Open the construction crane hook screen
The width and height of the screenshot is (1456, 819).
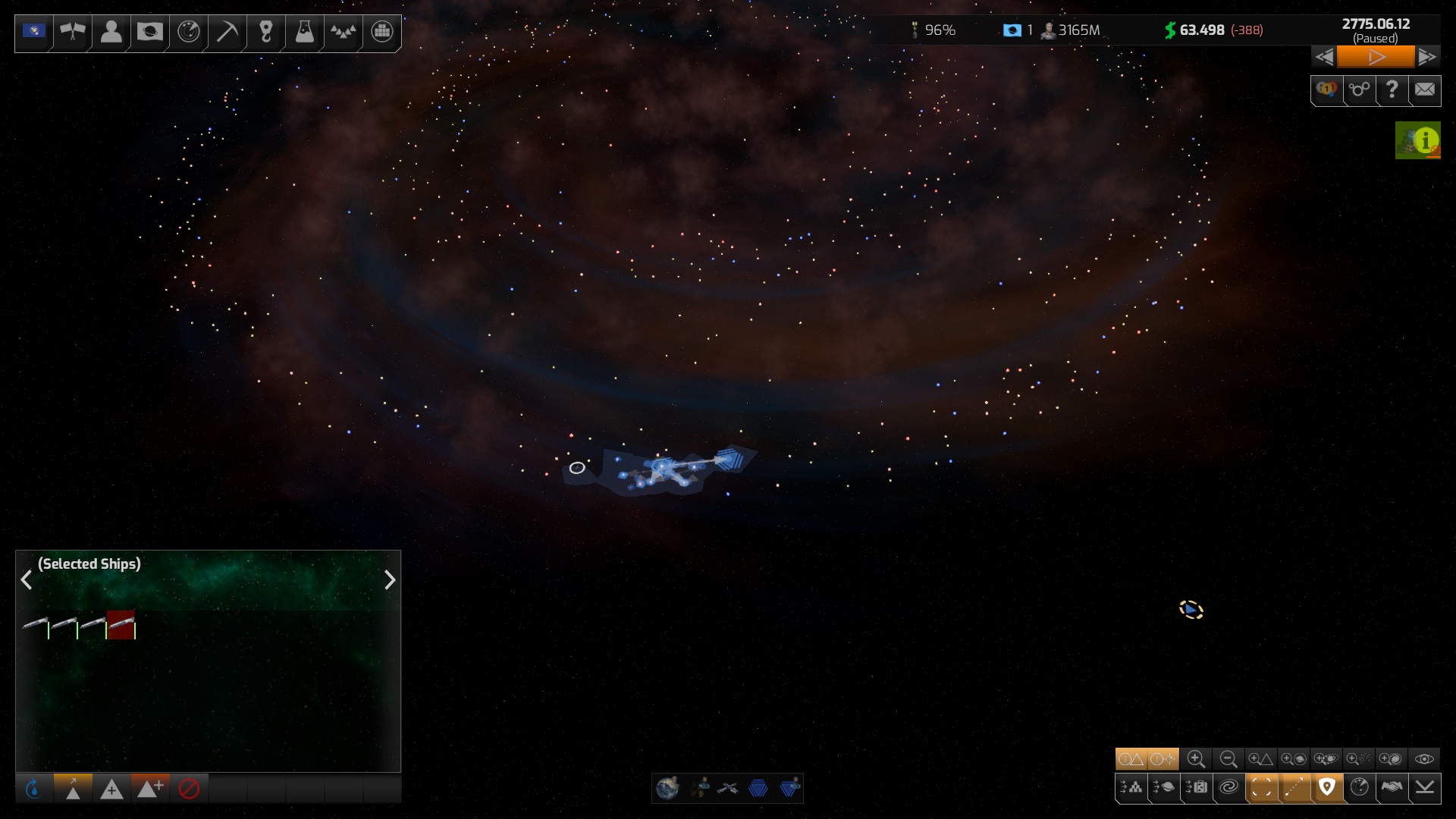coord(265,32)
